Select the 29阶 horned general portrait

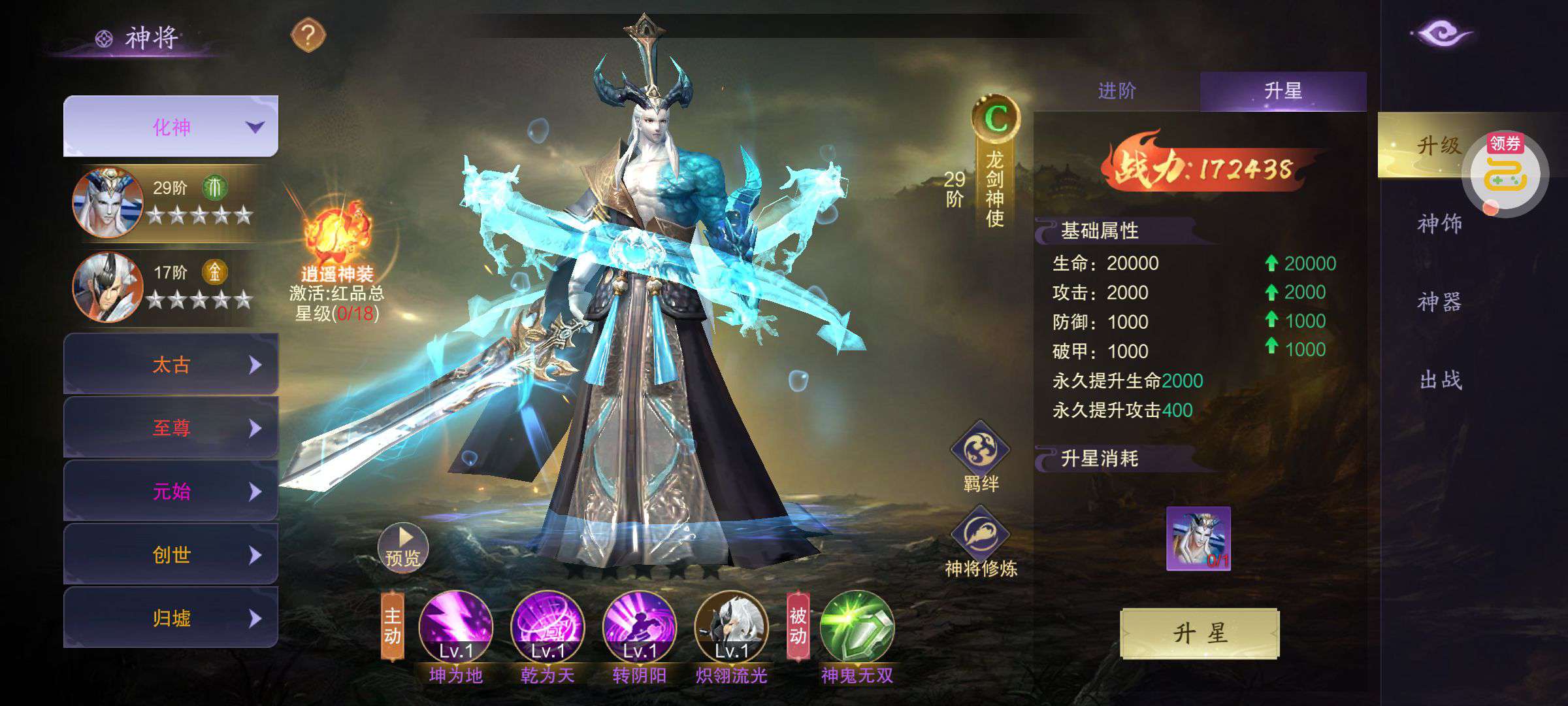[x=108, y=202]
